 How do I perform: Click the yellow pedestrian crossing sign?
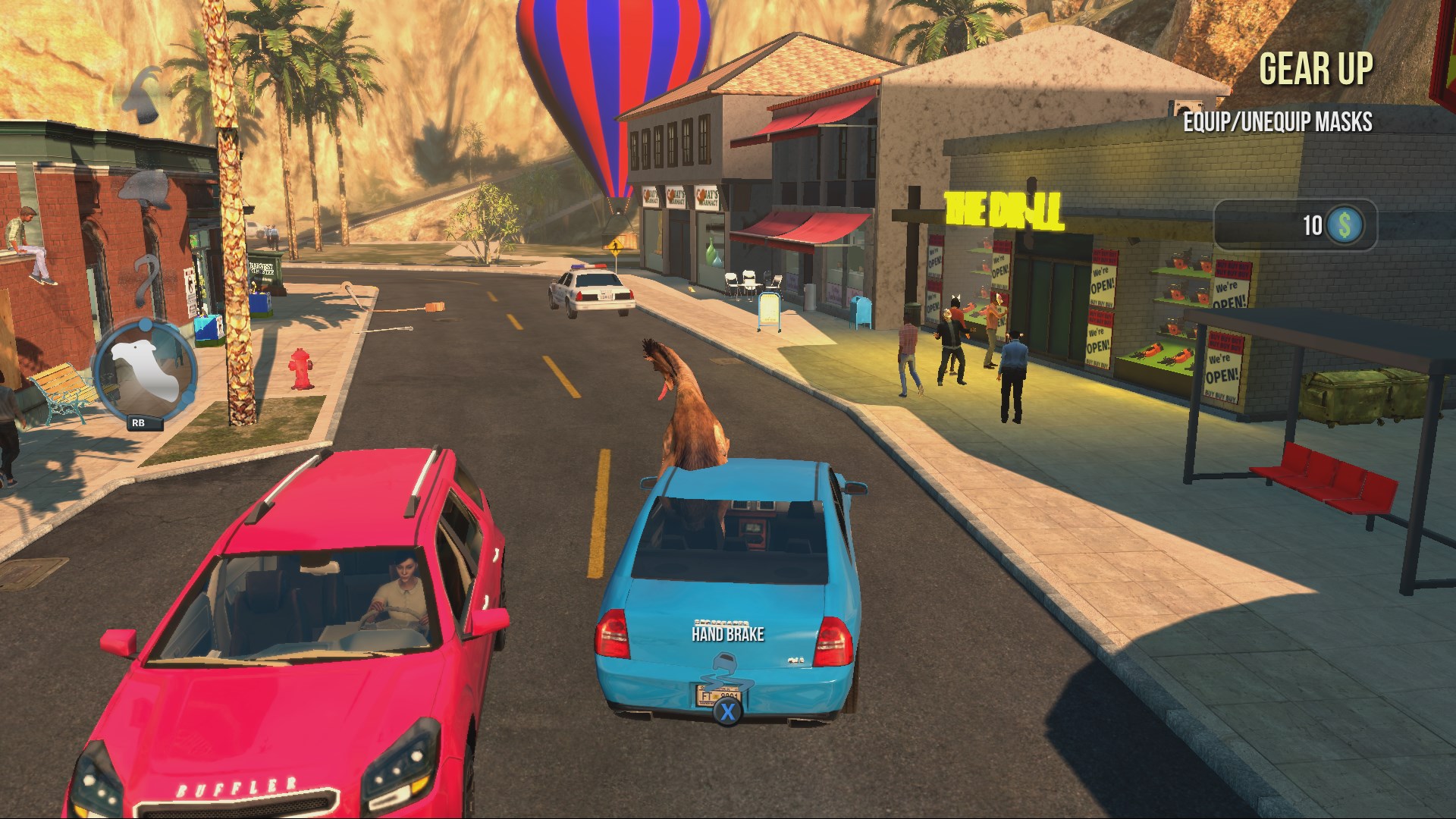[616, 246]
